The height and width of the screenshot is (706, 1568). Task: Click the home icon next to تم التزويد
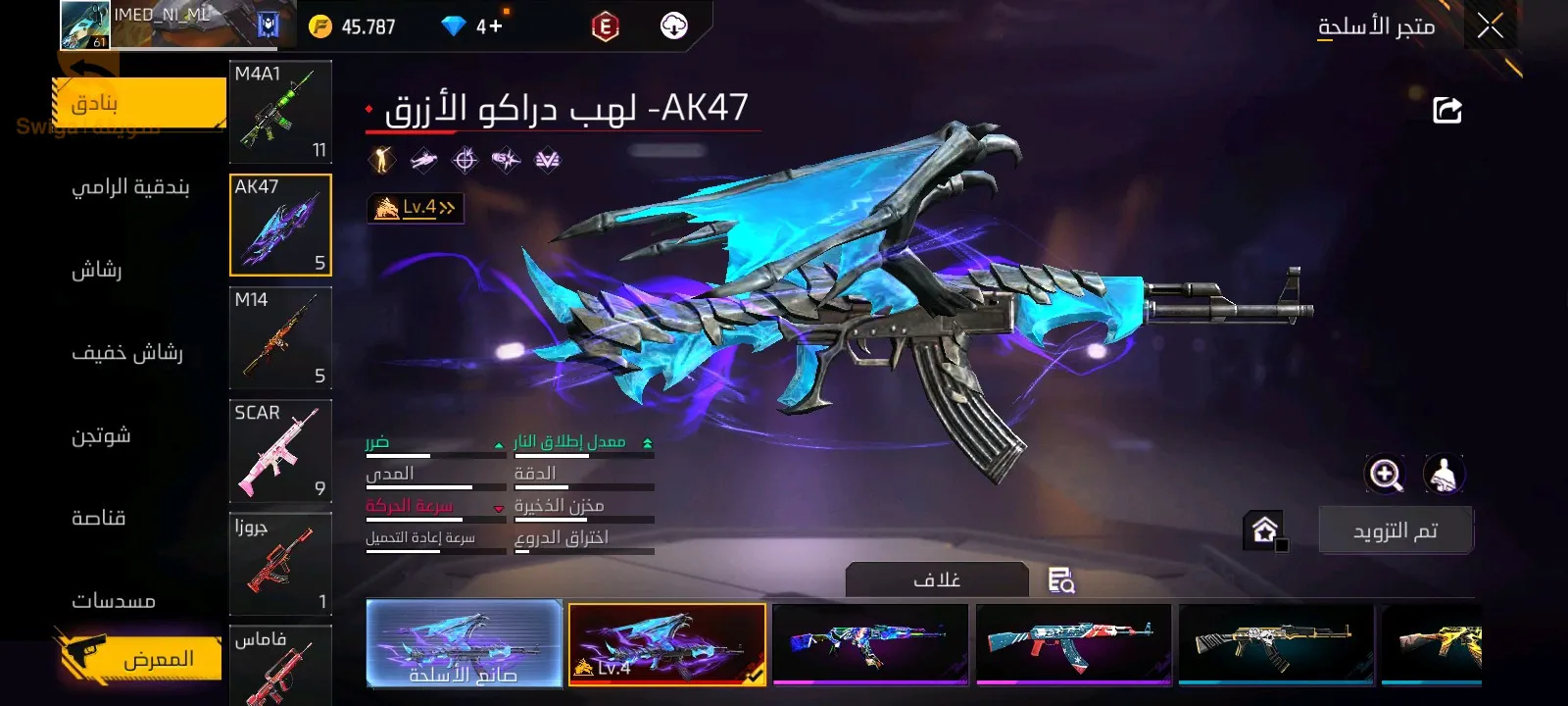(x=1264, y=529)
